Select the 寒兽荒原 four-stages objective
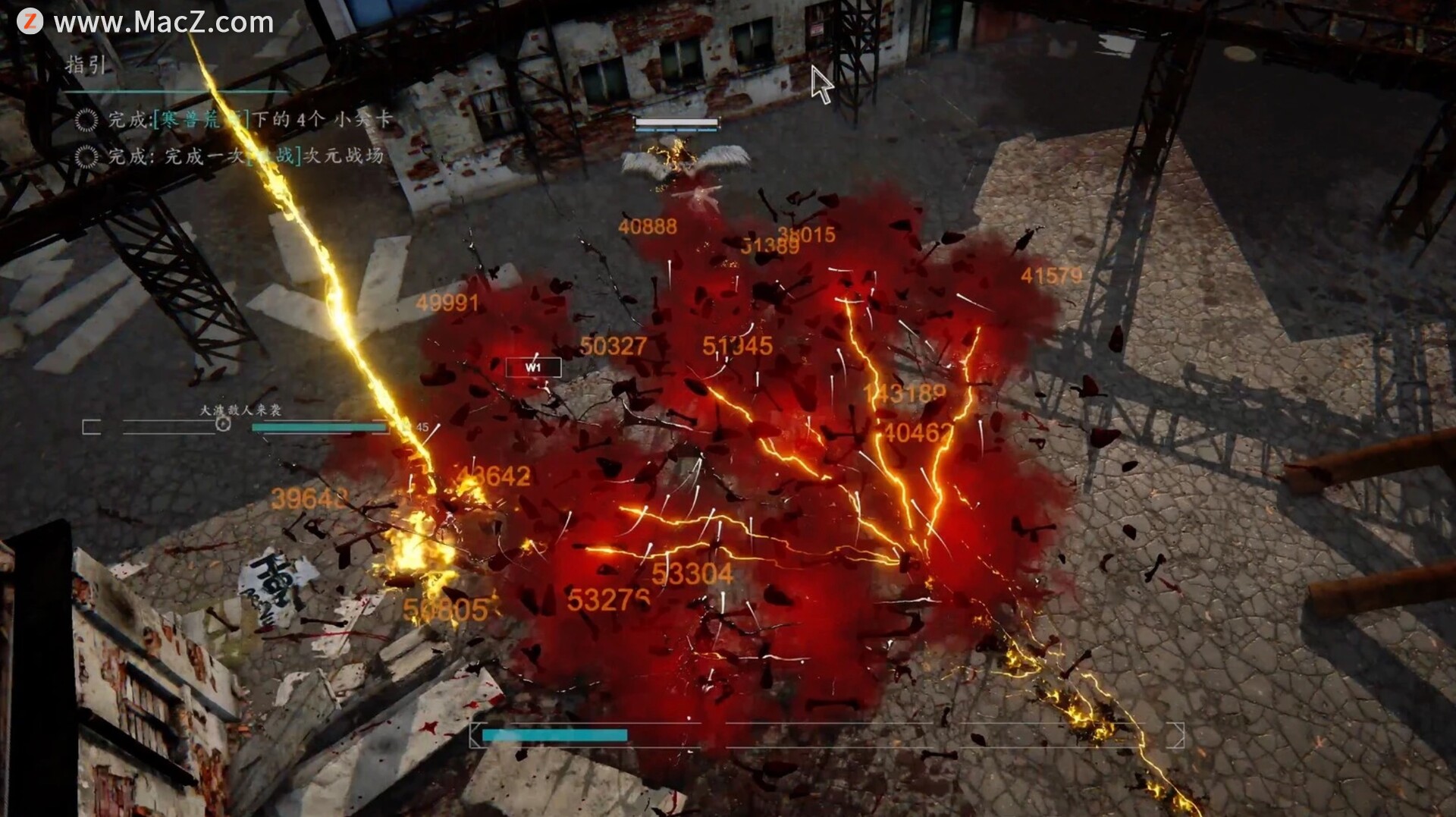 [x=250, y=119]
